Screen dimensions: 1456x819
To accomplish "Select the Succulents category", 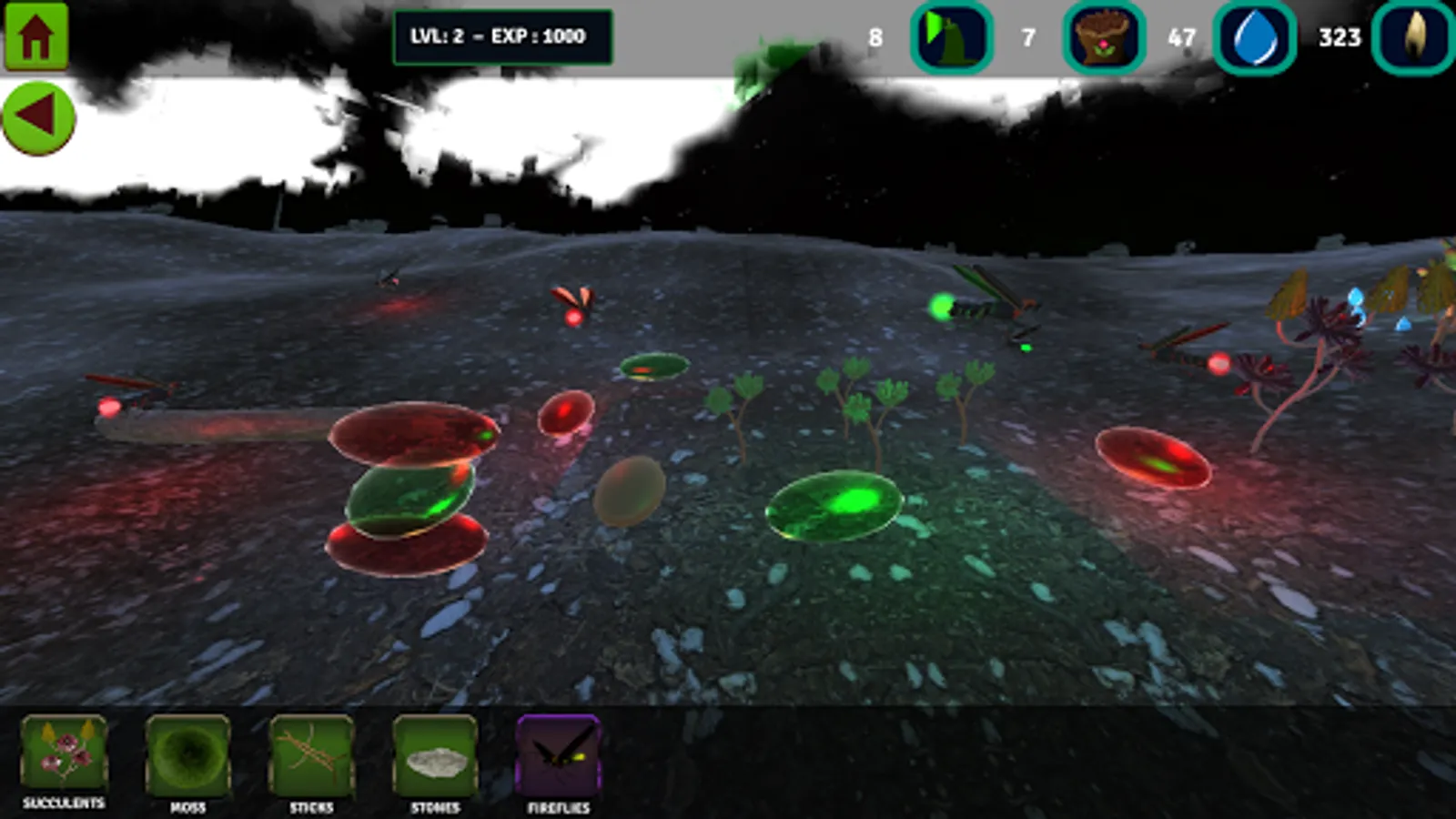I will click(x=64, y=754).
